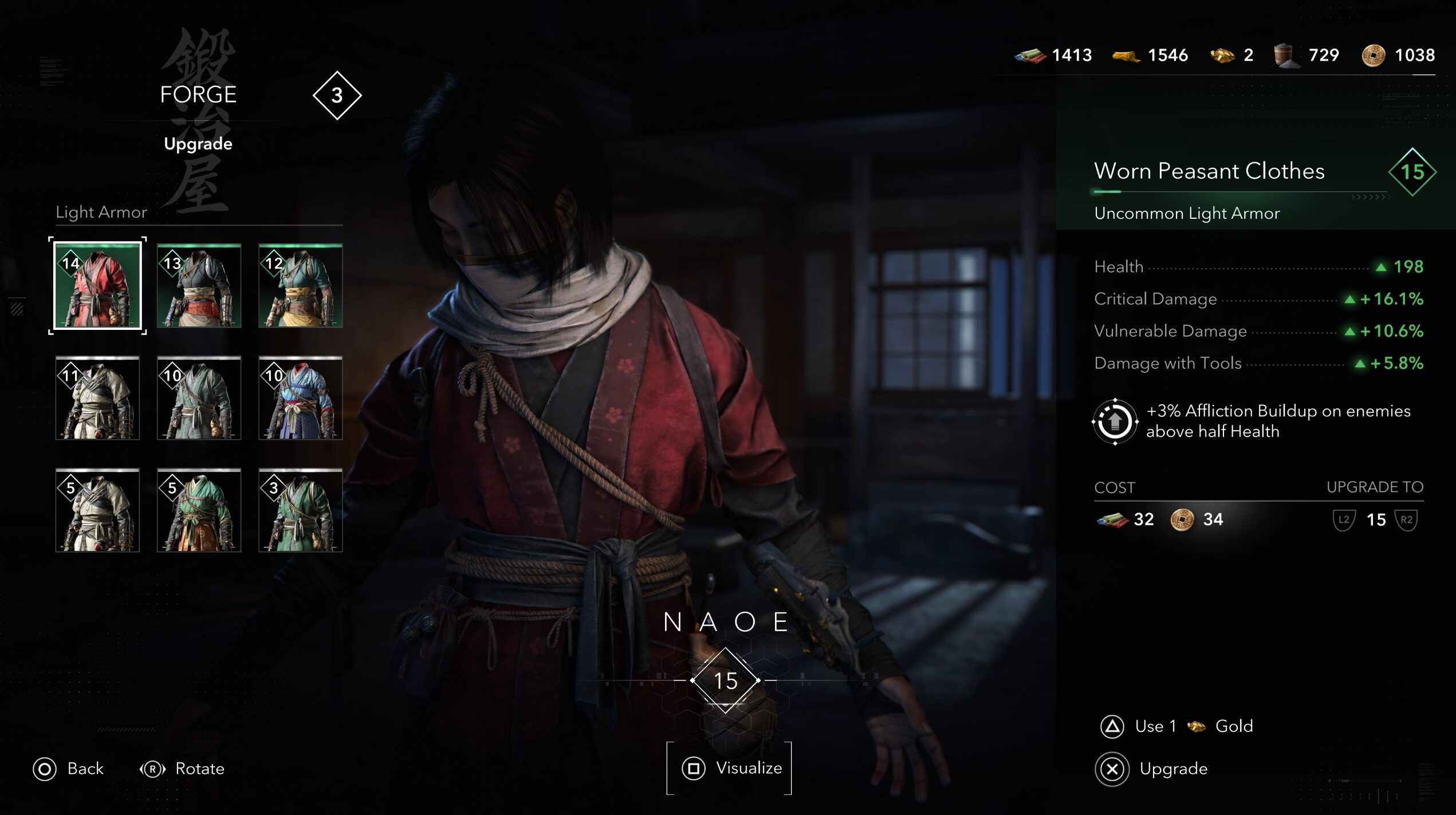1456x815 pixels.
Task: Select the level 11 white armor
Action: coord(97,398)
